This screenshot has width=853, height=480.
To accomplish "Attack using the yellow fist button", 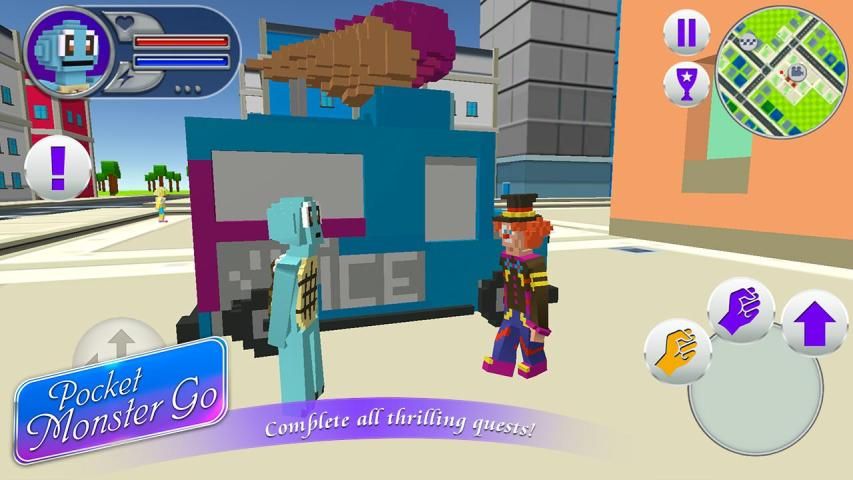I will (677, 349).
